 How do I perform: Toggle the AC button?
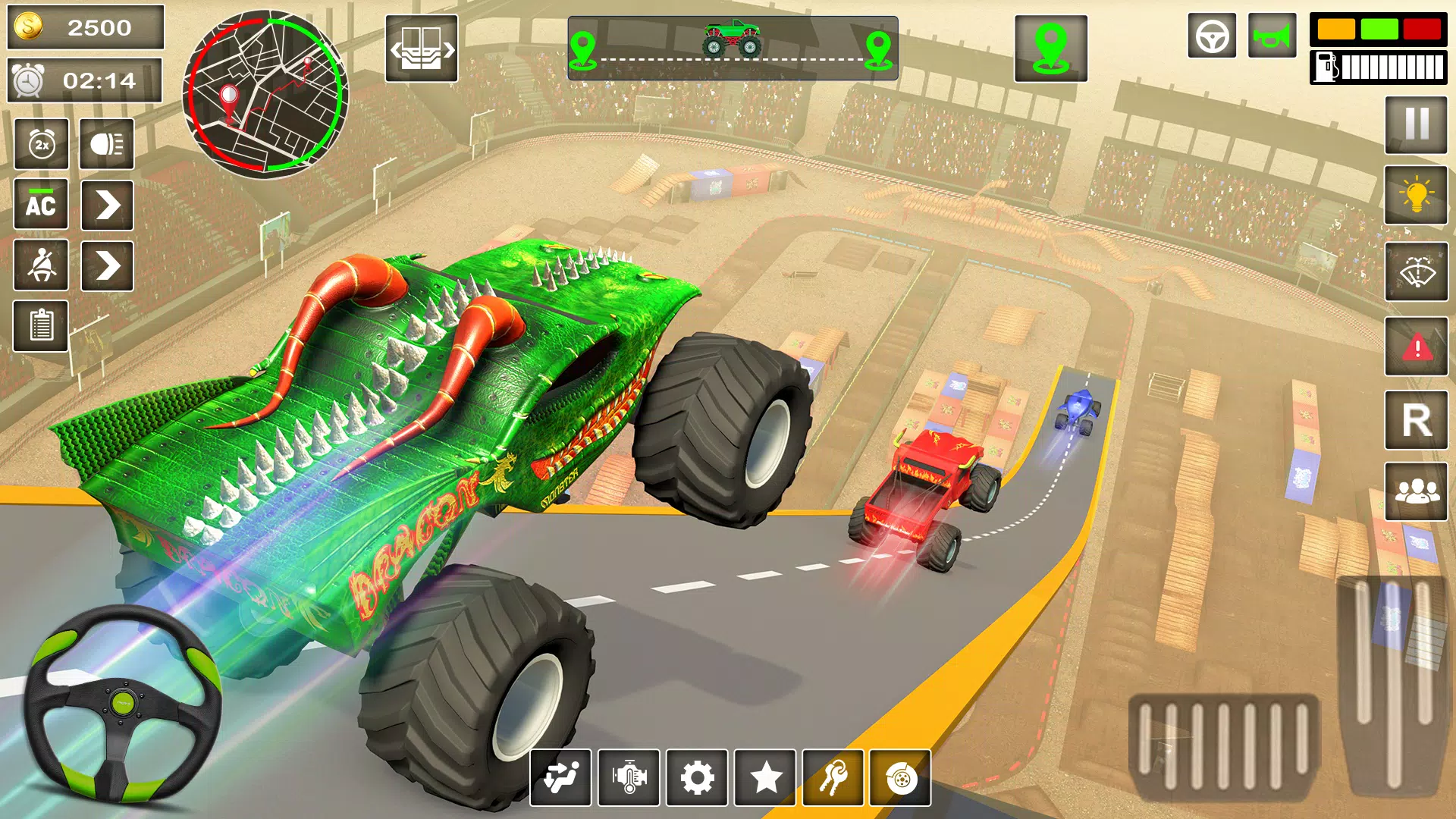(41, 205)
